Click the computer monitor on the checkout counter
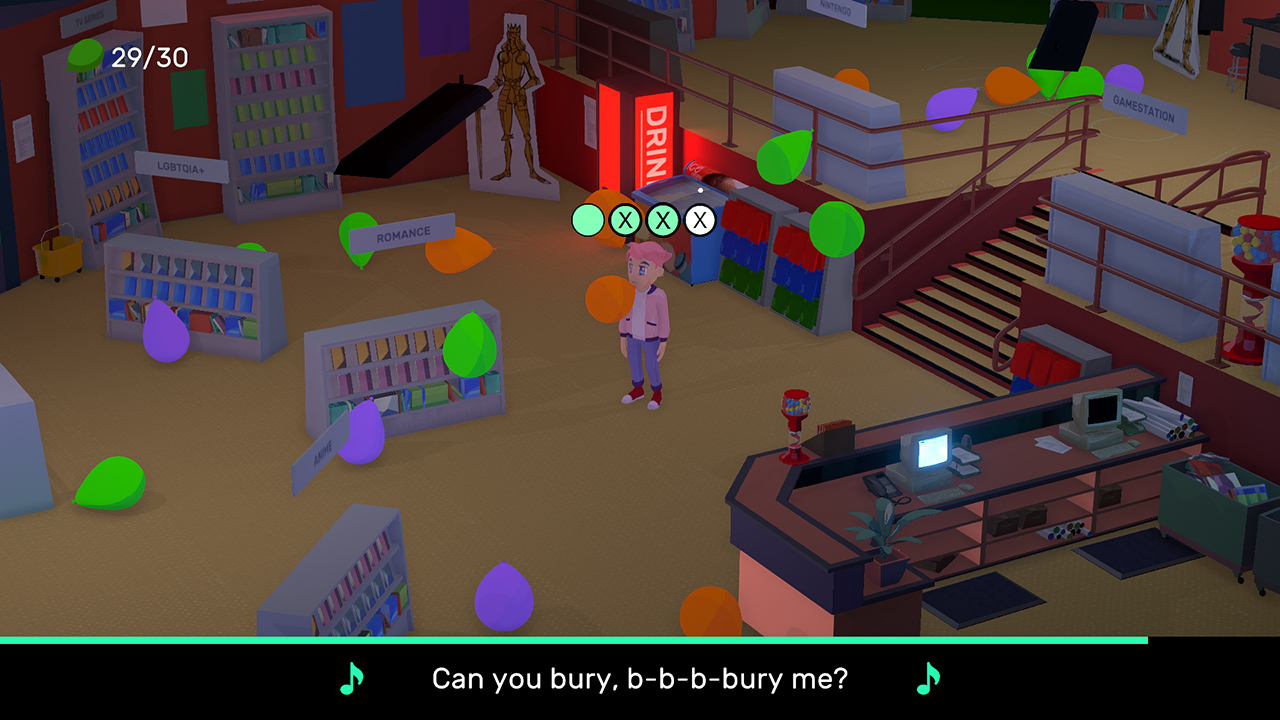 (931, 452)
